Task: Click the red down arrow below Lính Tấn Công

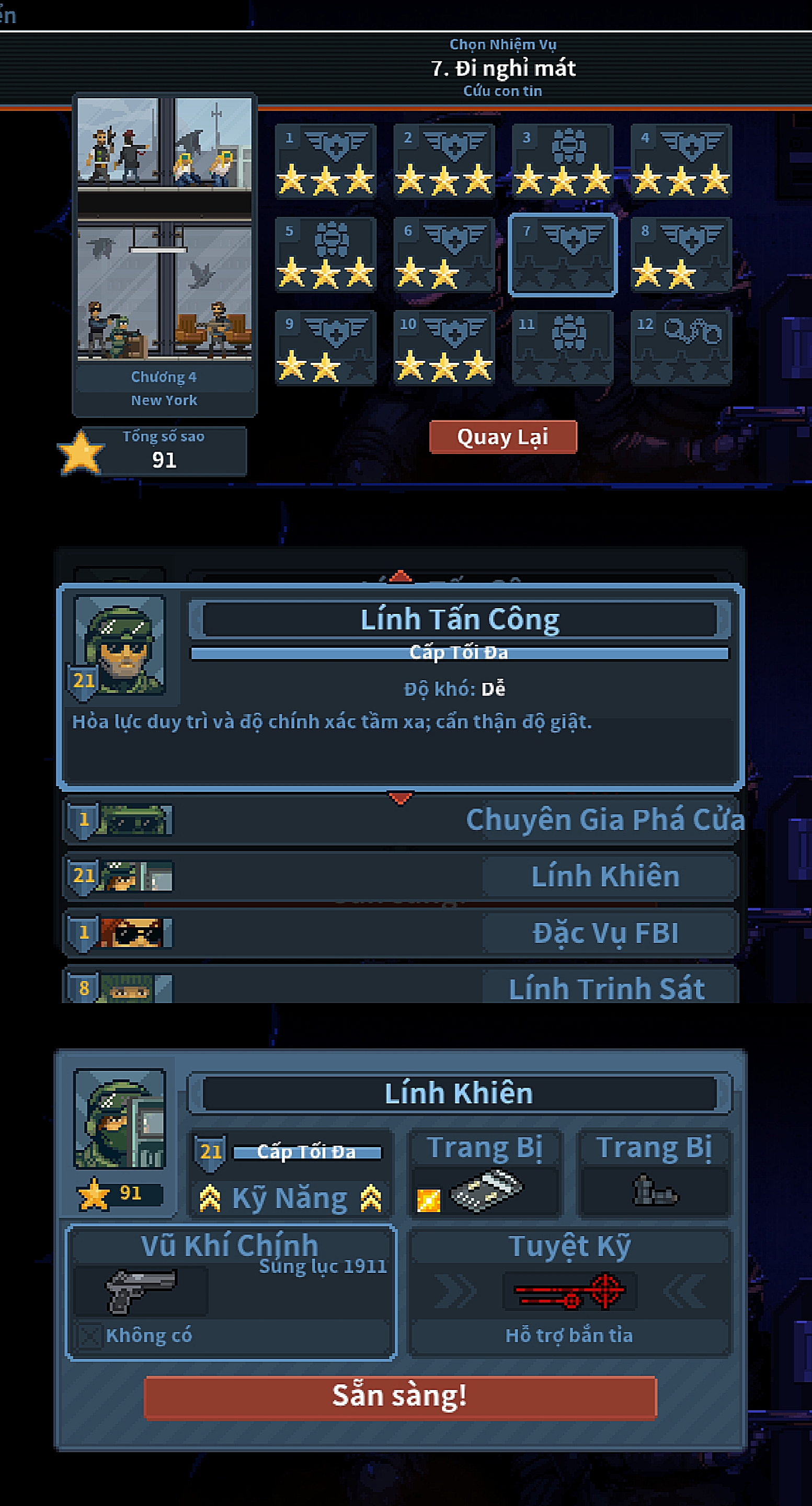Action: 401,798
